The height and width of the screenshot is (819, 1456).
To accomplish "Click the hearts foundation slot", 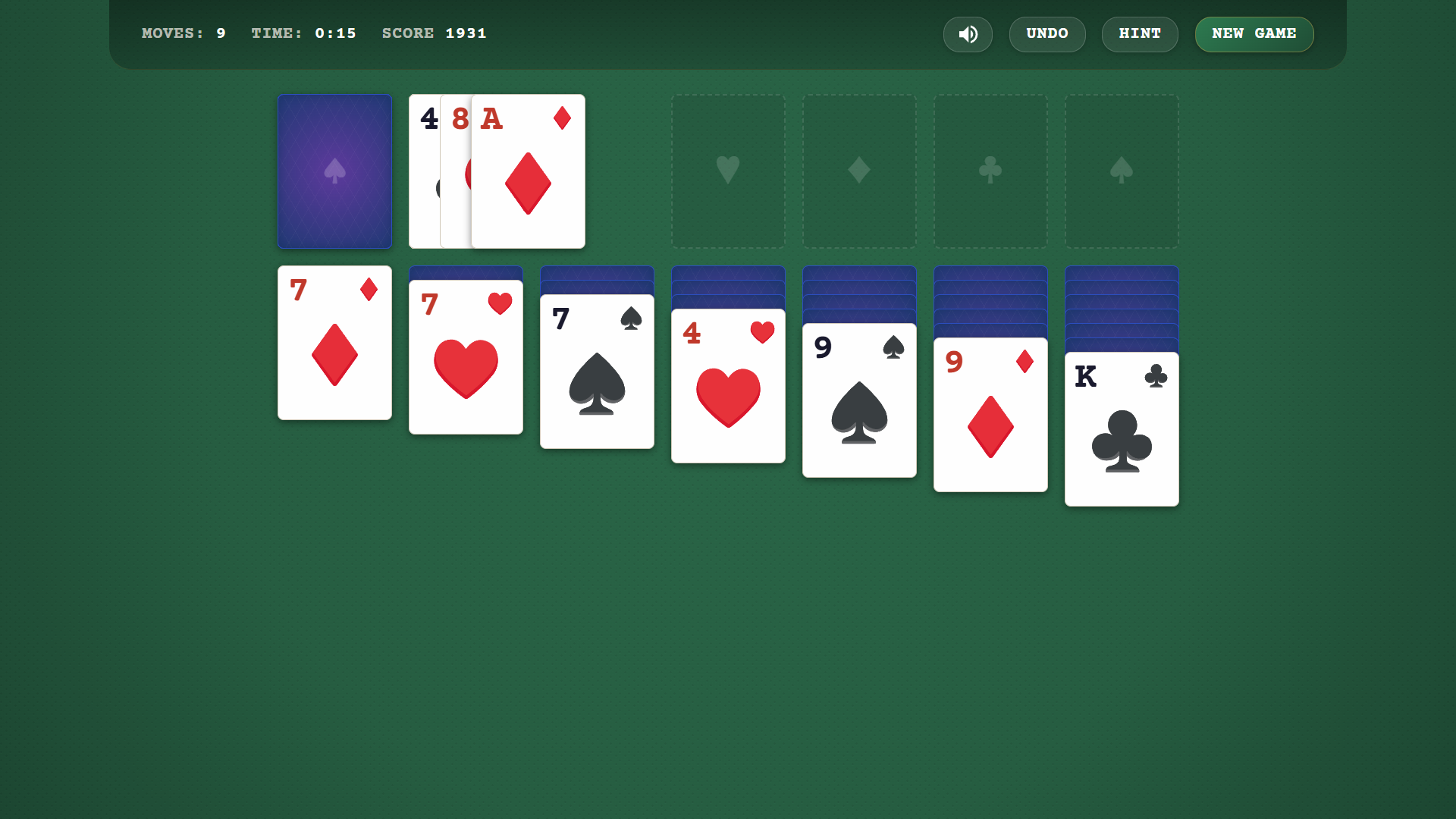I will pos(727,171).
